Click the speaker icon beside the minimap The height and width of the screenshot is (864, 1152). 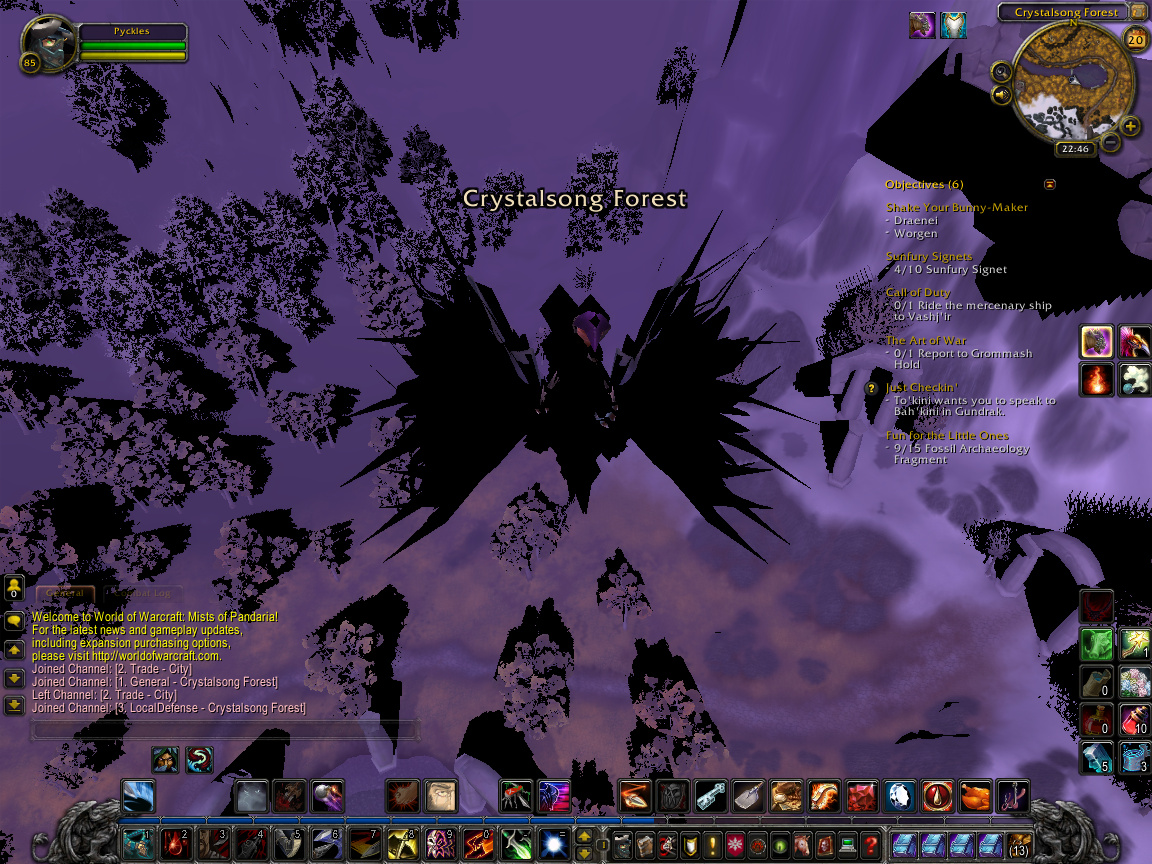[1001, 95]
